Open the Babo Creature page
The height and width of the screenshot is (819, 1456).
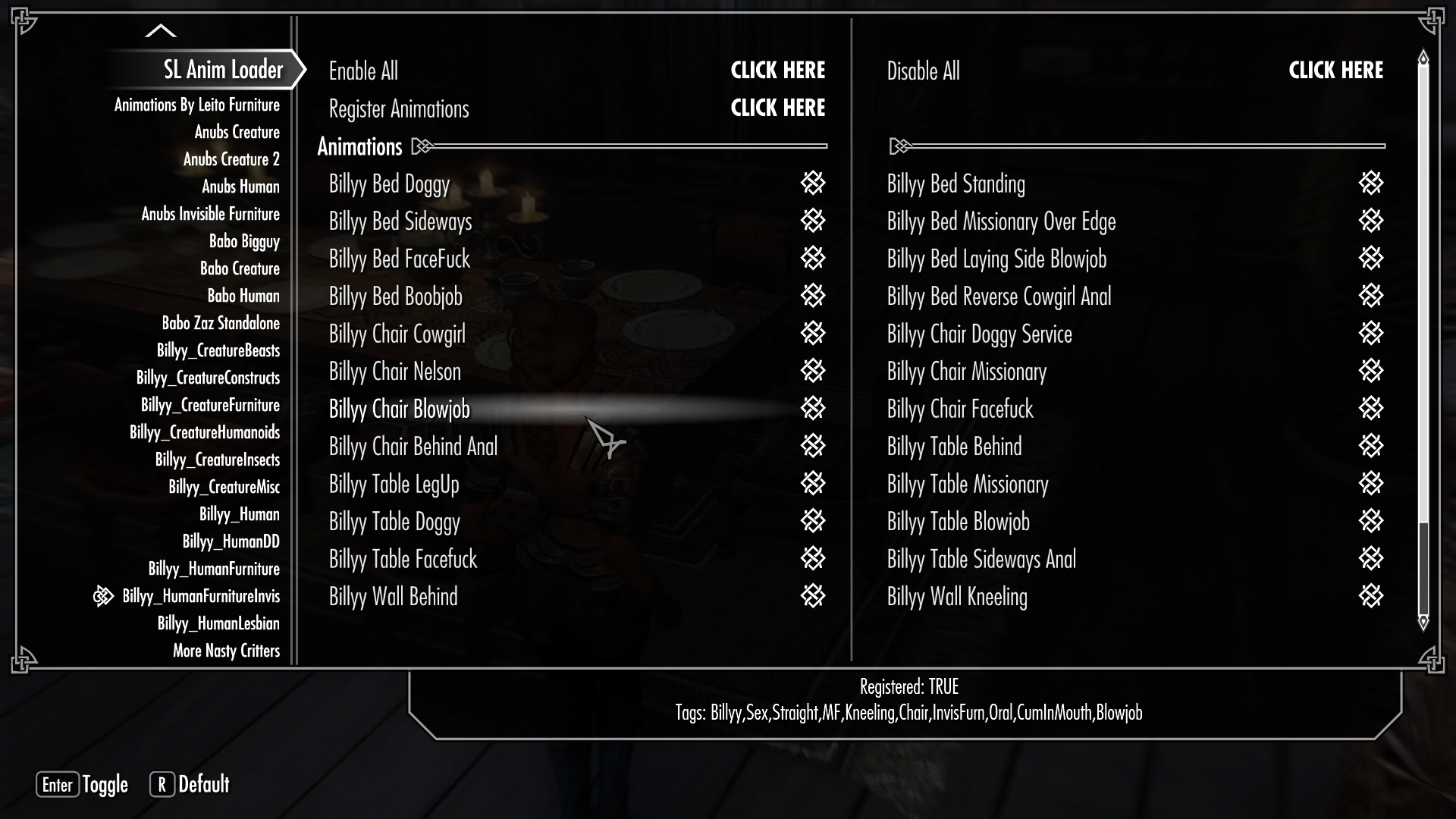click(240, 268)
